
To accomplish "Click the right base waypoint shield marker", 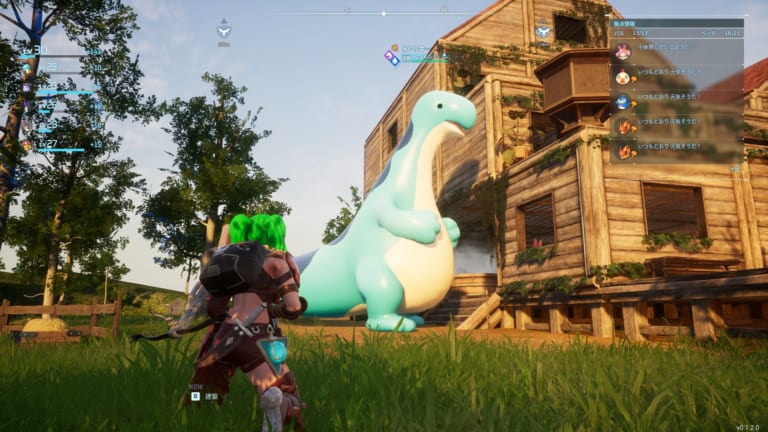I will (x=543, y=31).
